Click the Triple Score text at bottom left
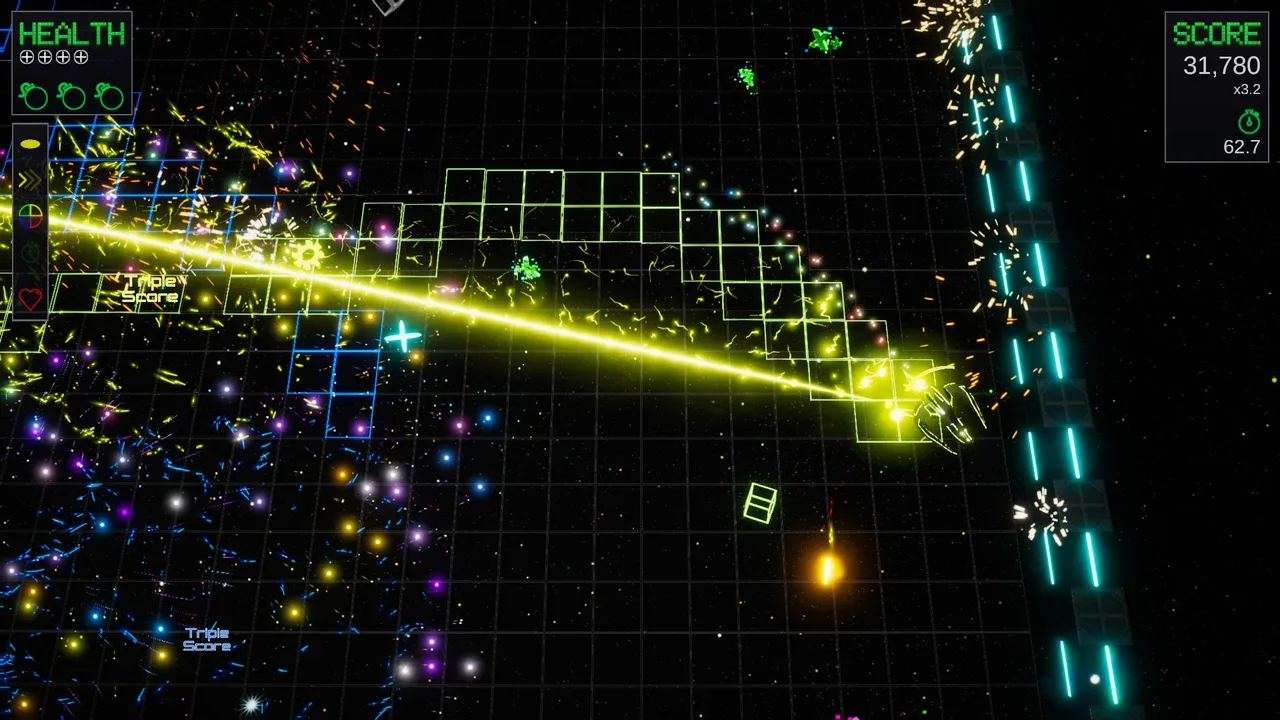 pyautogui.click(x=206, y=639)
